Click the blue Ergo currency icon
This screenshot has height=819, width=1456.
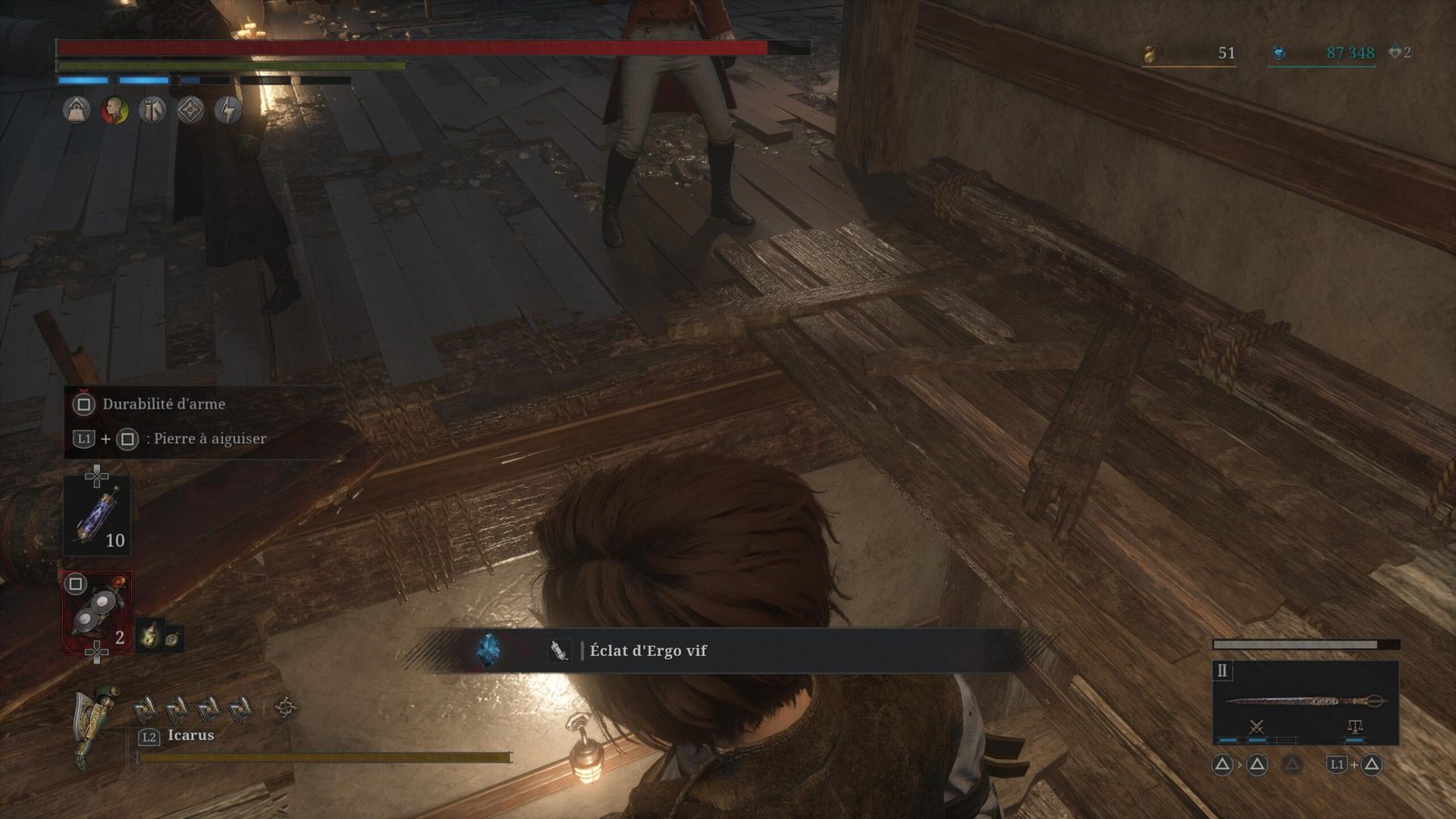1279,54
